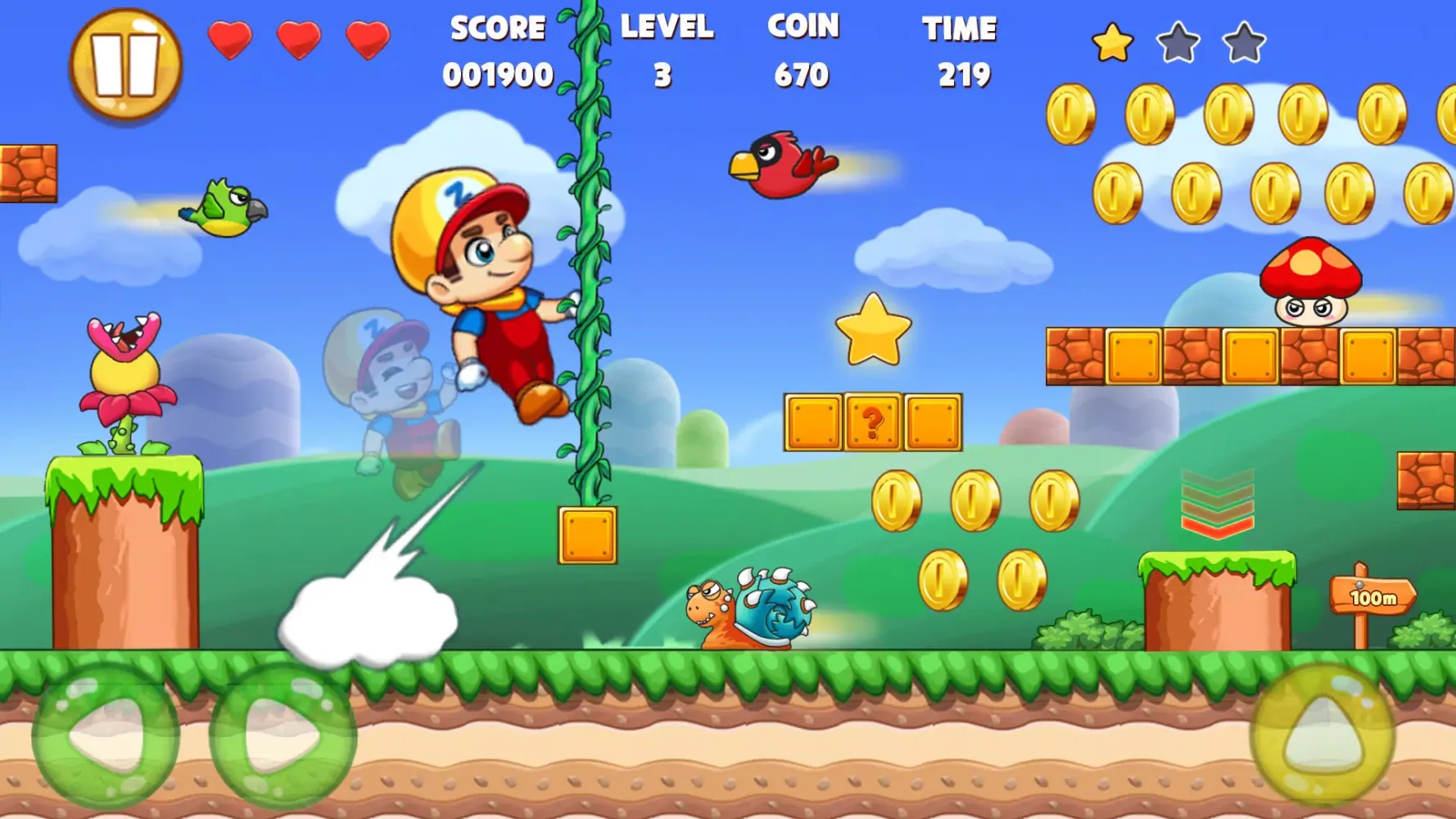Tap the SCORE value 001900

497,75
